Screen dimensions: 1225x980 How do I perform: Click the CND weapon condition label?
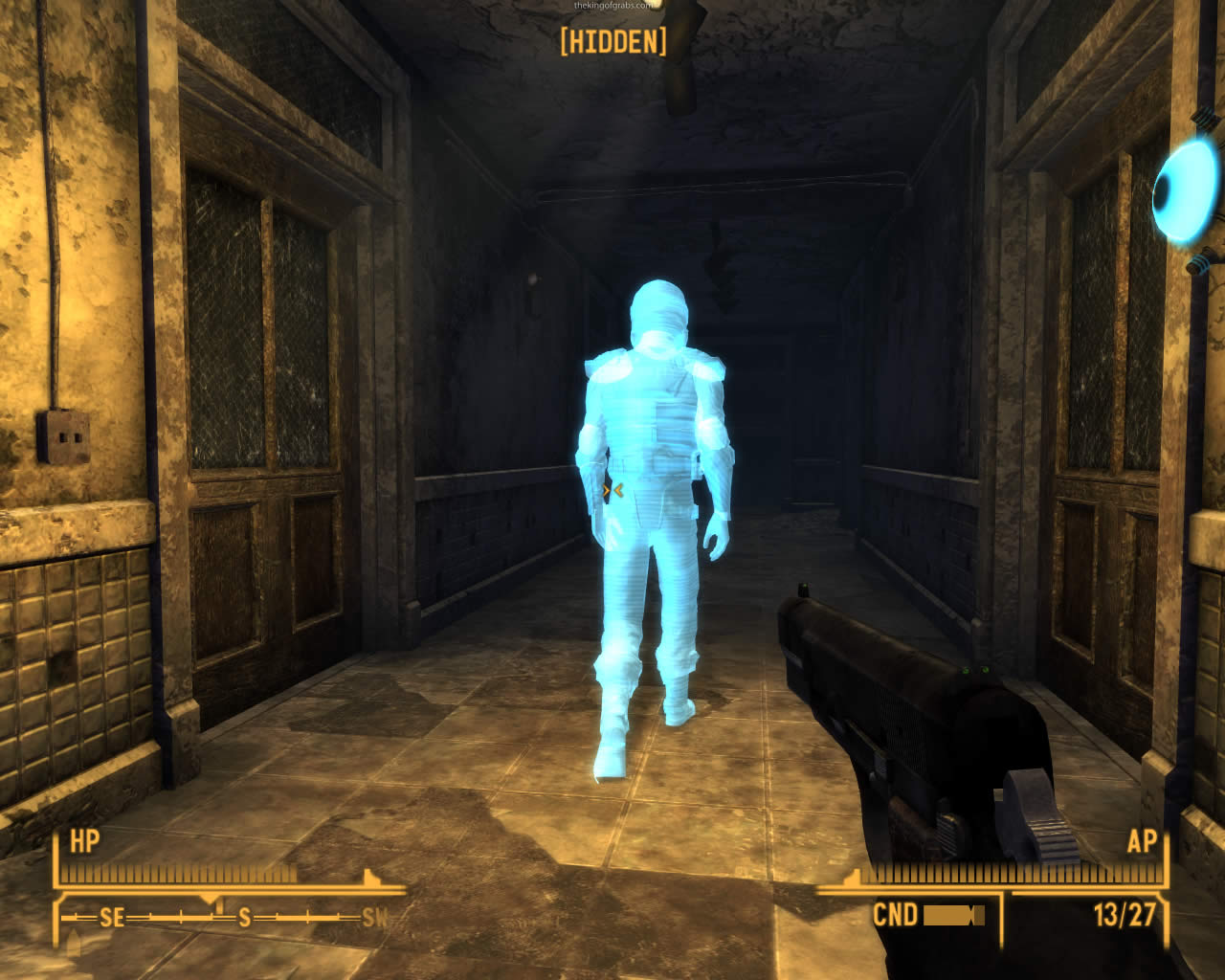[894, 915]
